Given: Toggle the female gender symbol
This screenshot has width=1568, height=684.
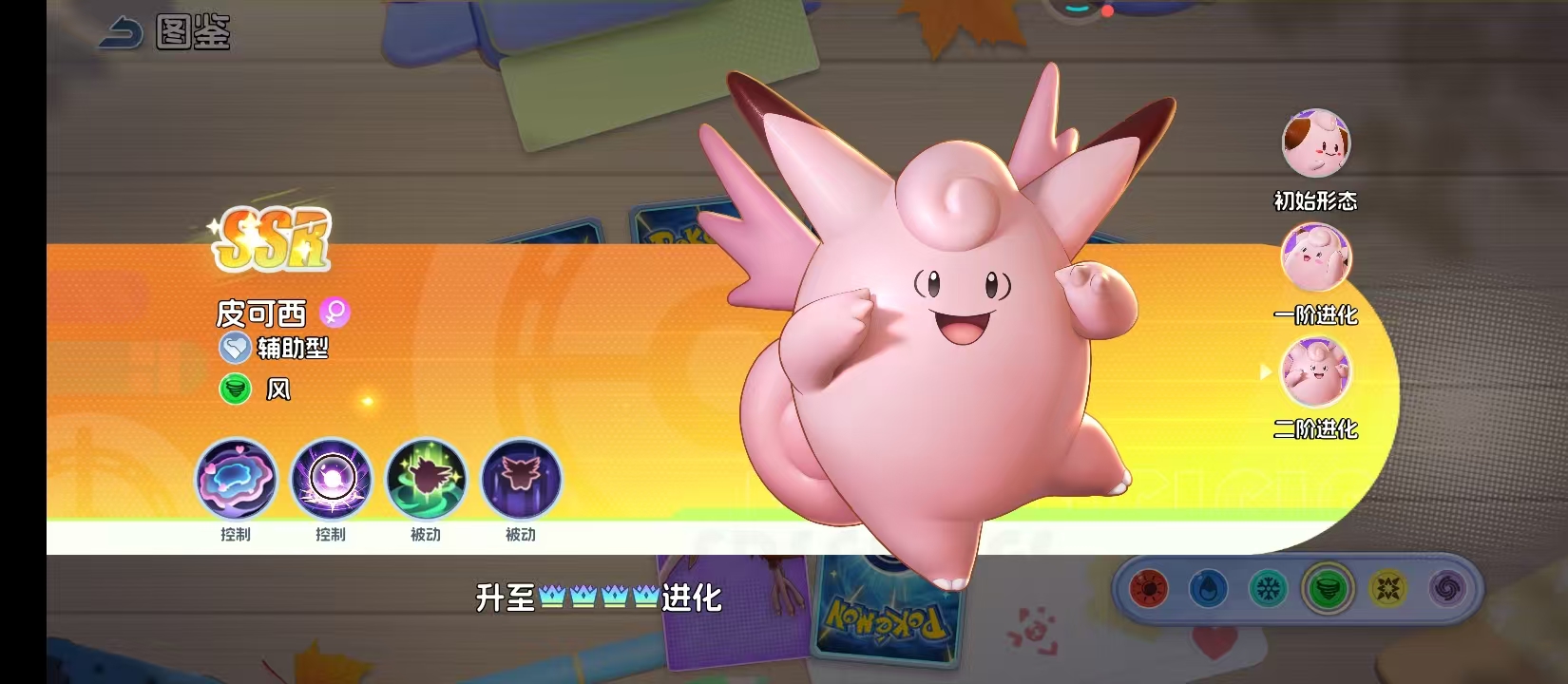Looking at the screenshot, I should coord(335,313).
